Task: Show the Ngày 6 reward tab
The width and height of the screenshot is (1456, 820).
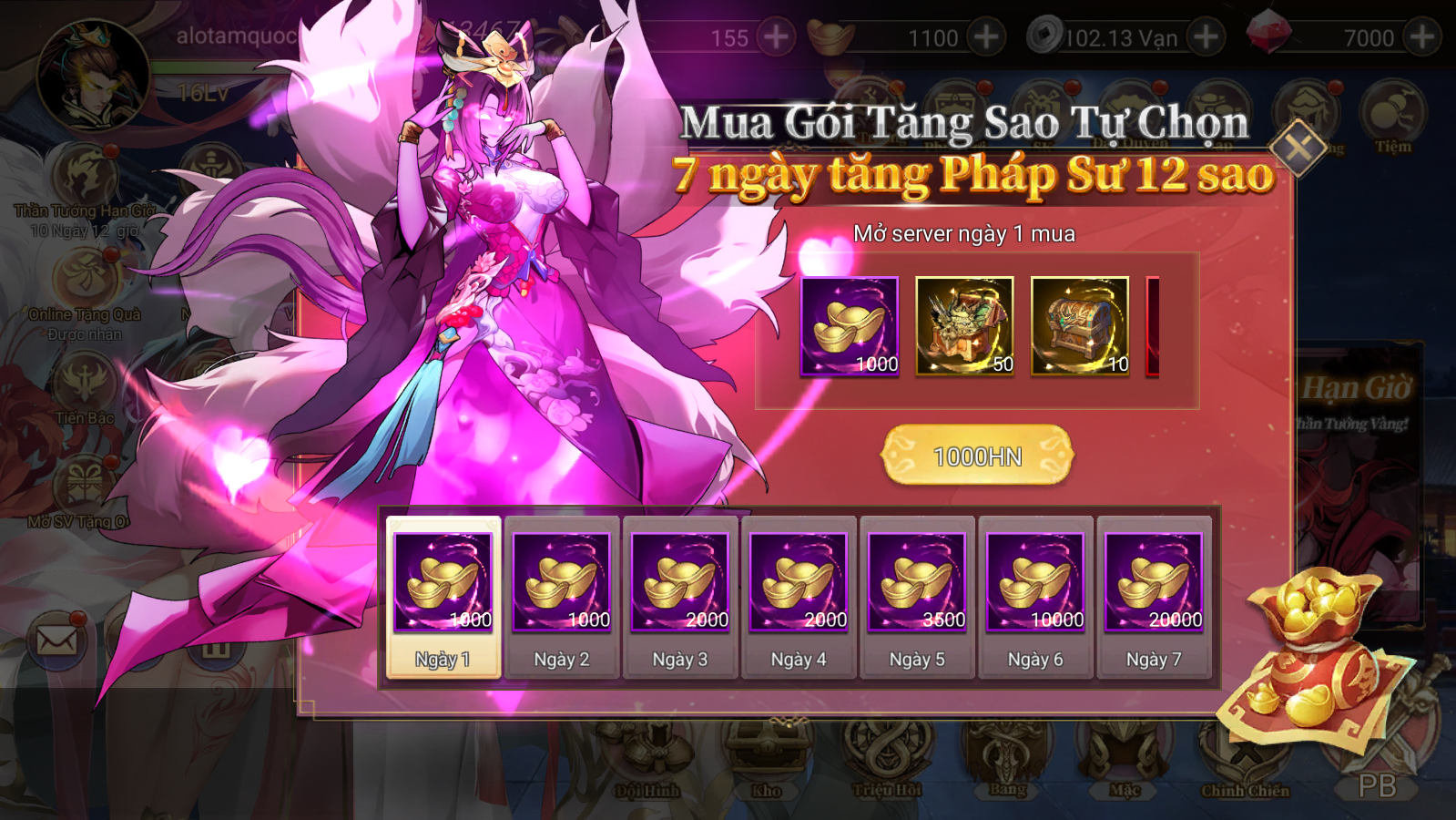Action: [x=1035, y=598]
